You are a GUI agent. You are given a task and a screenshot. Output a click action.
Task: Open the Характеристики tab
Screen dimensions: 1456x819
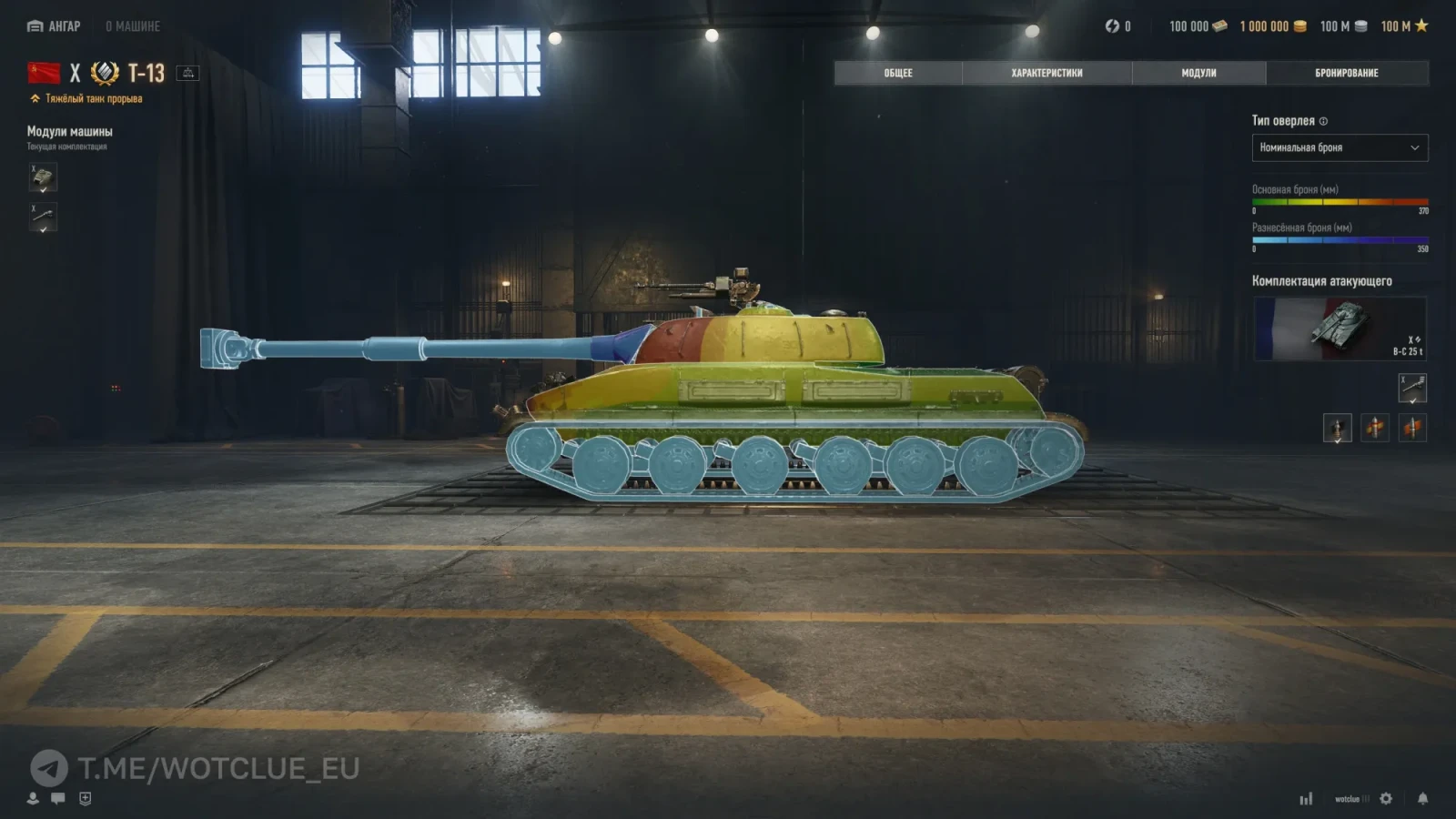coord(1046,73)
